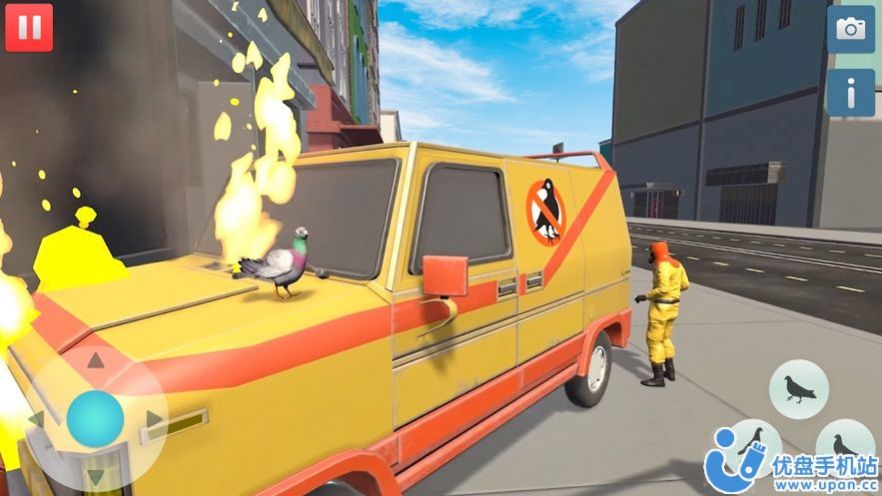Open the info panel
Viewport: 882px width, 496px height.
(x=850, y=93)
